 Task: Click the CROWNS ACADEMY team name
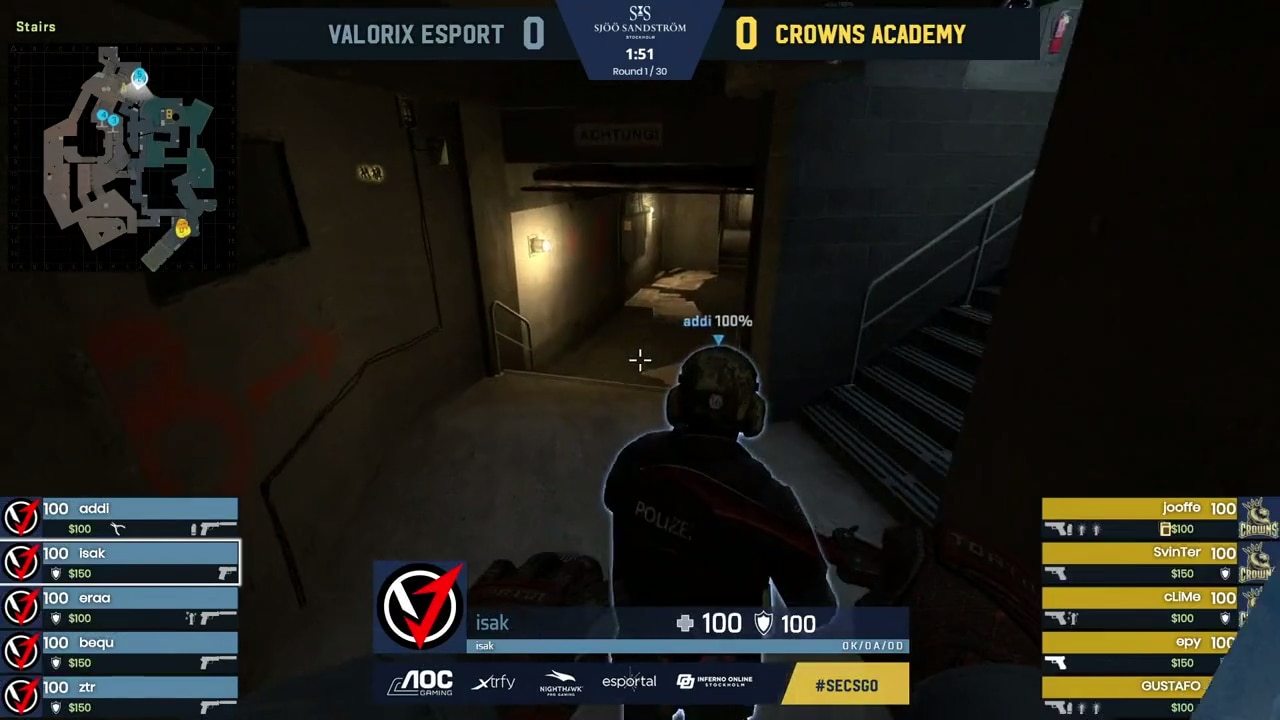point(870,35)
